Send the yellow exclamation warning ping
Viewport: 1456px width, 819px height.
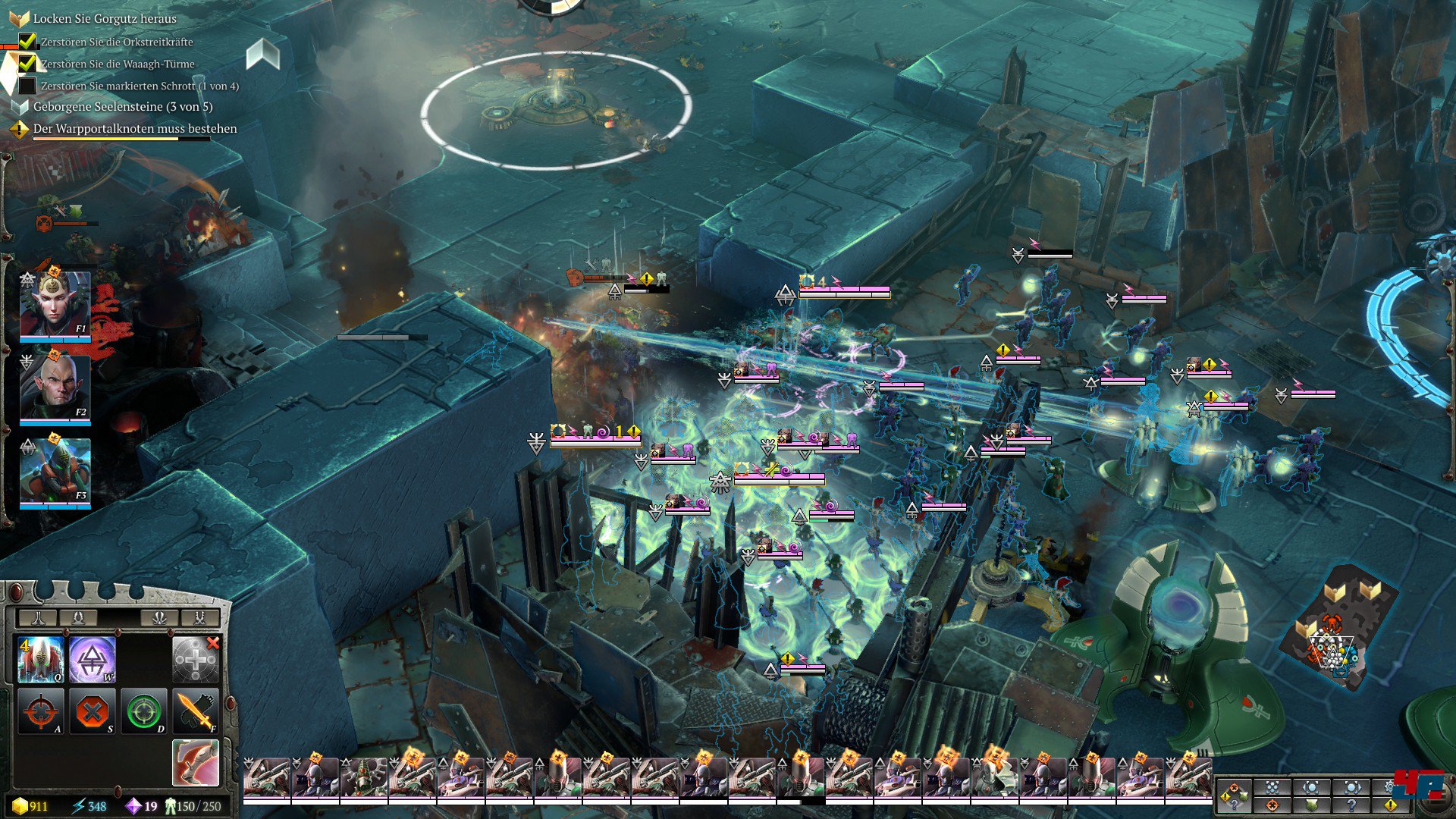point(1391,805)
